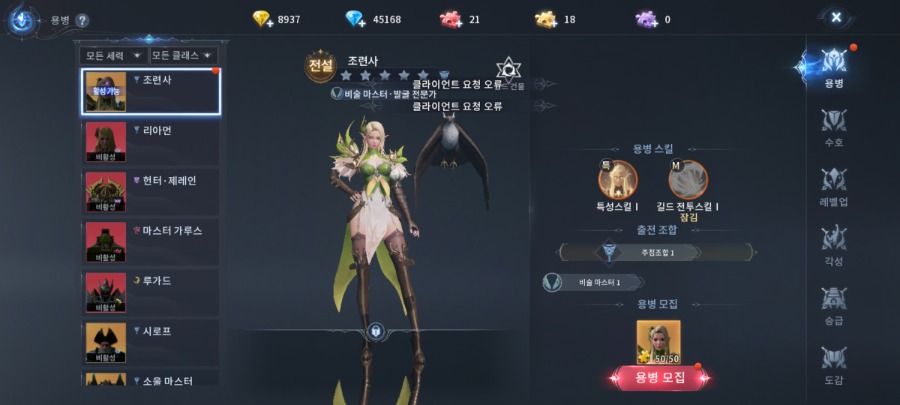The height and width of the screenshot is (405, 900).
Task: Show the 도감 tab
Action: (833, 363)
